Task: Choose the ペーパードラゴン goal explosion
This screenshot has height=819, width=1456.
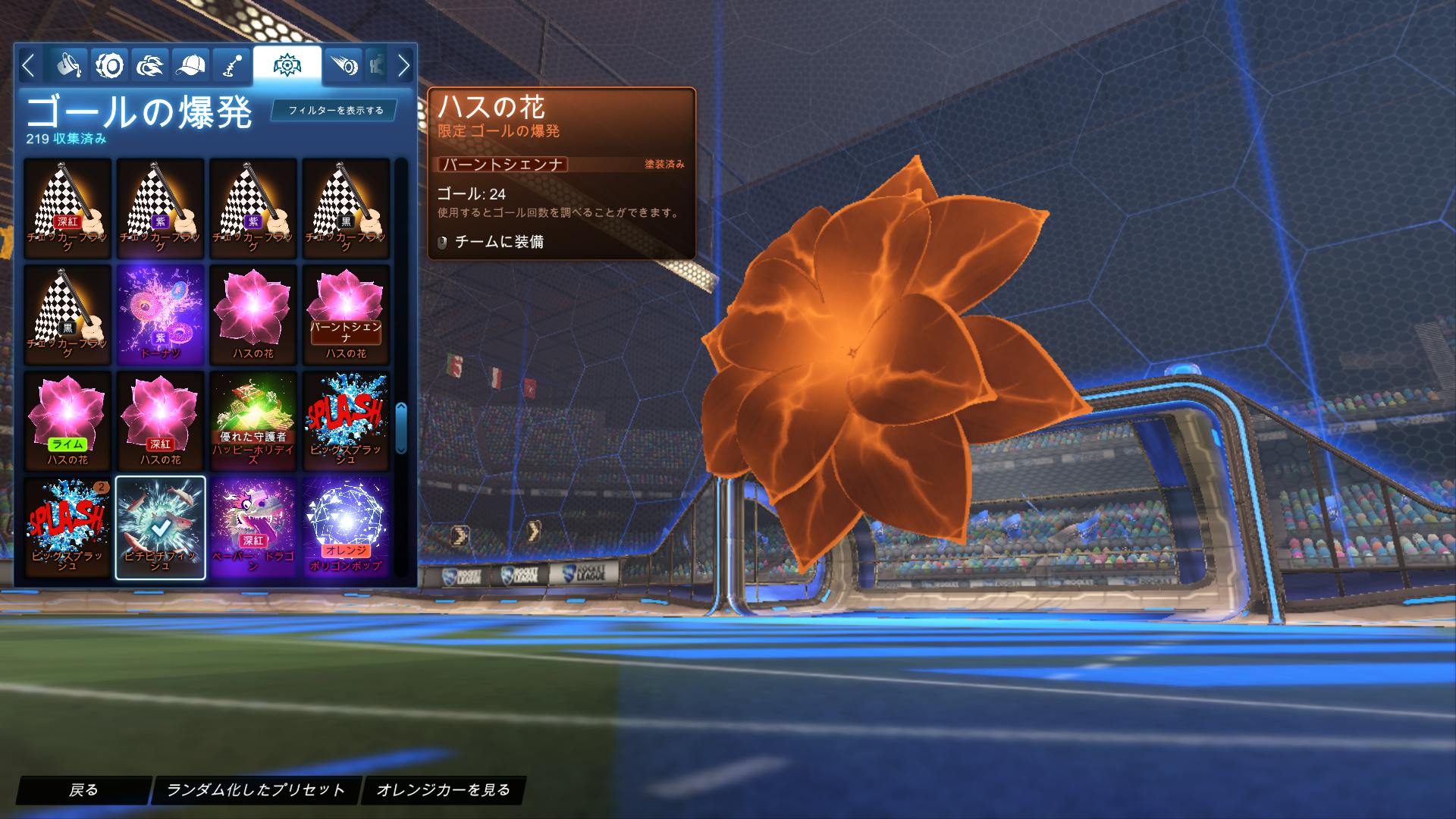Action: 253,527
